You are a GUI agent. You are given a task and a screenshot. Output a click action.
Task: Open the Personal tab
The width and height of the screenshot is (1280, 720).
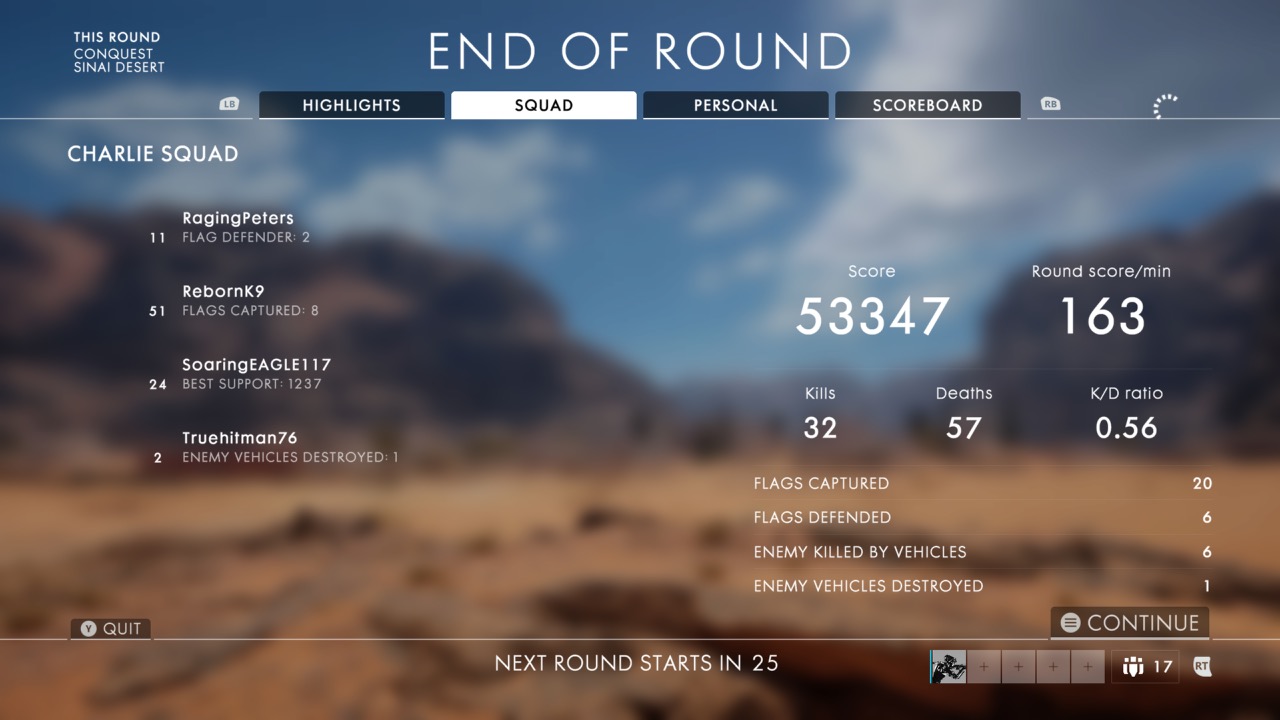[x=735, y=105]
